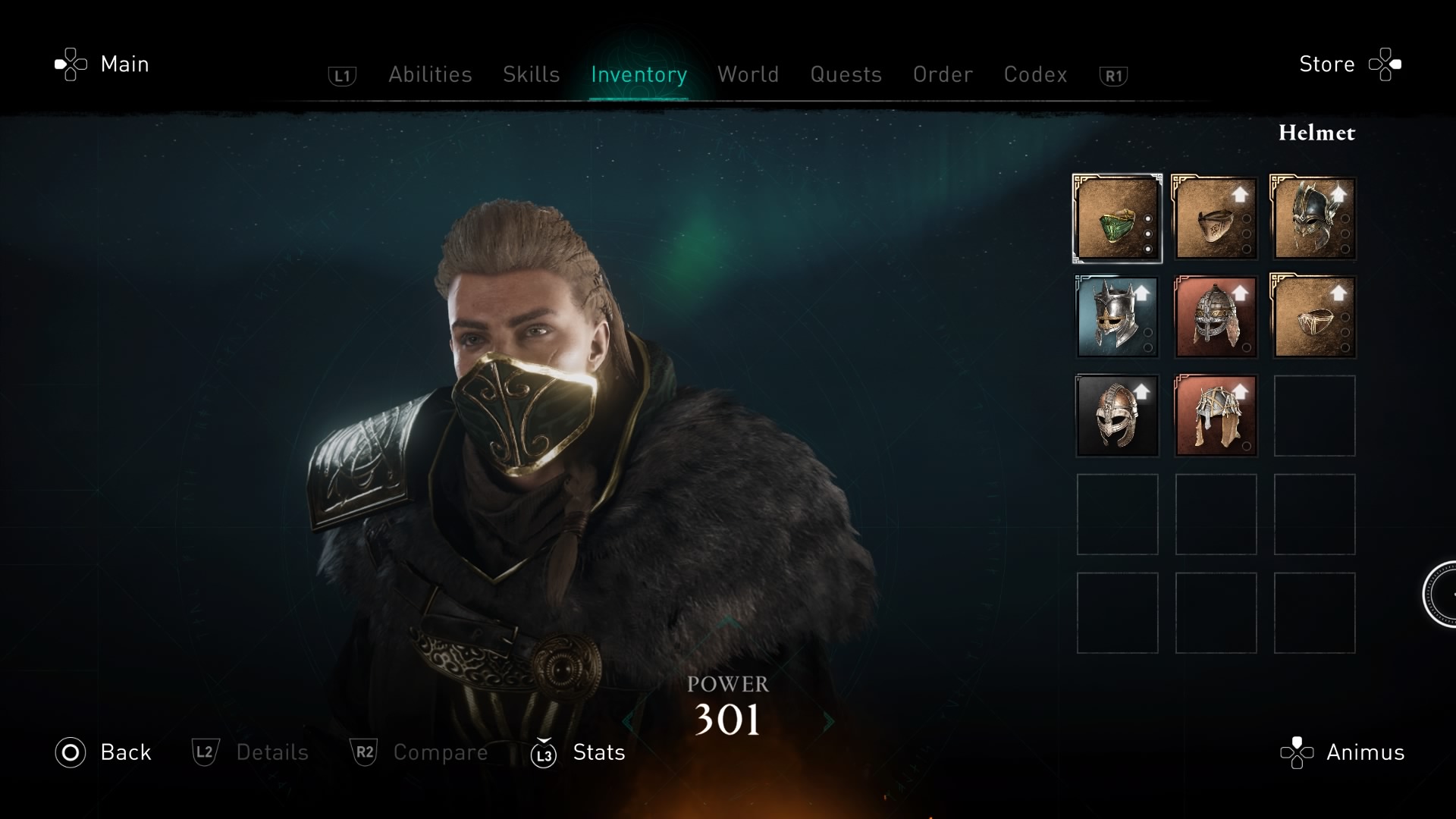This screenshot has width=1456, height=819.
Task: Switch to the Abilities tab
Action: 430,74
